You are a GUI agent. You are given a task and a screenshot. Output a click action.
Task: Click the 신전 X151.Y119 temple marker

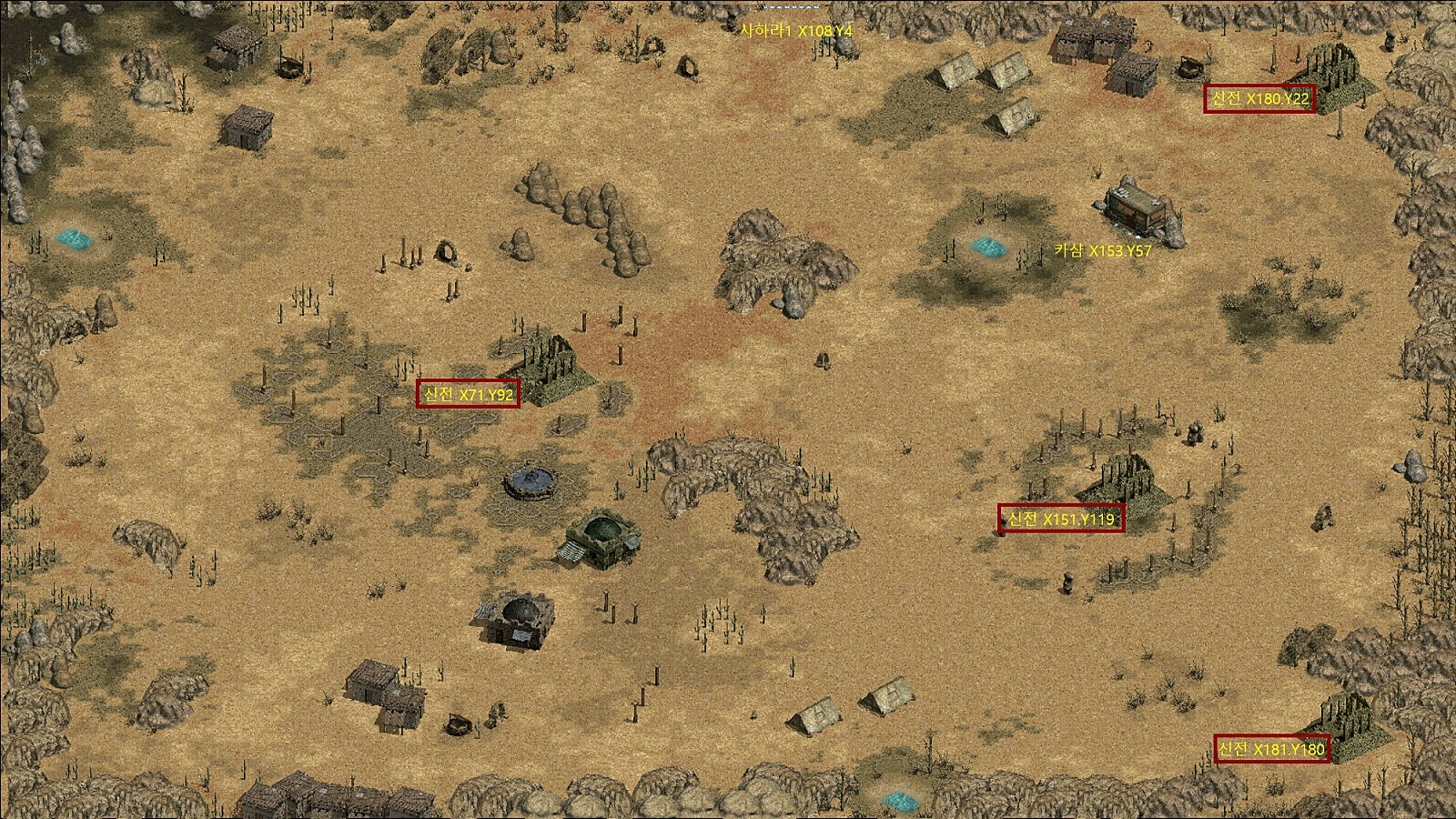pos(1060,519)
